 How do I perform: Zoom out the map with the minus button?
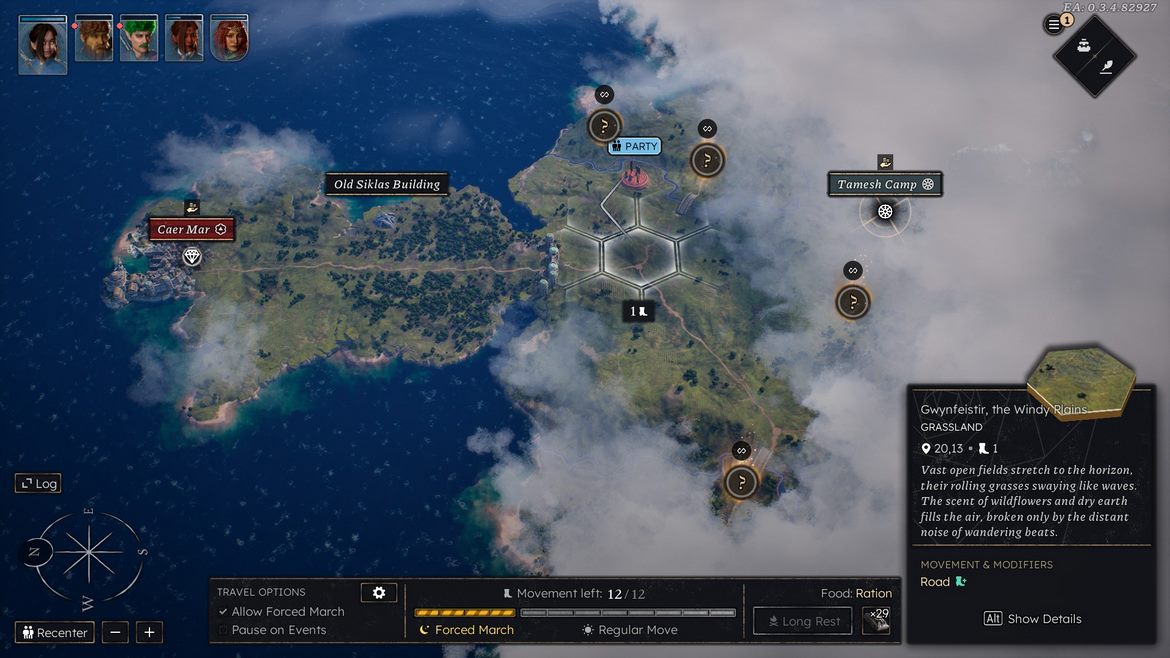(x=115, y=632)
